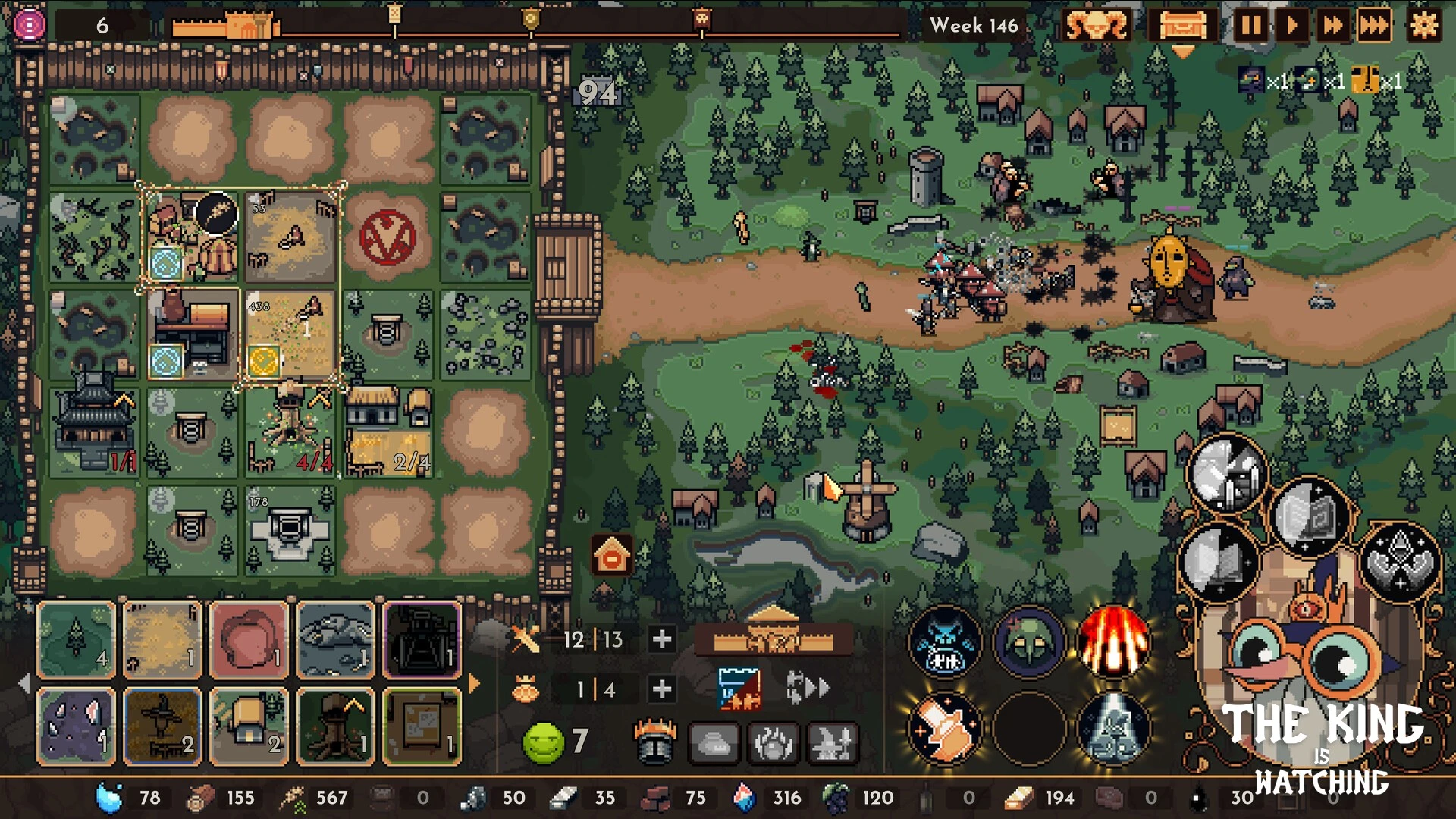Screen dimensions: 1456x819
Task: Open settings with the gear icon
Action: click(1423, 26)
